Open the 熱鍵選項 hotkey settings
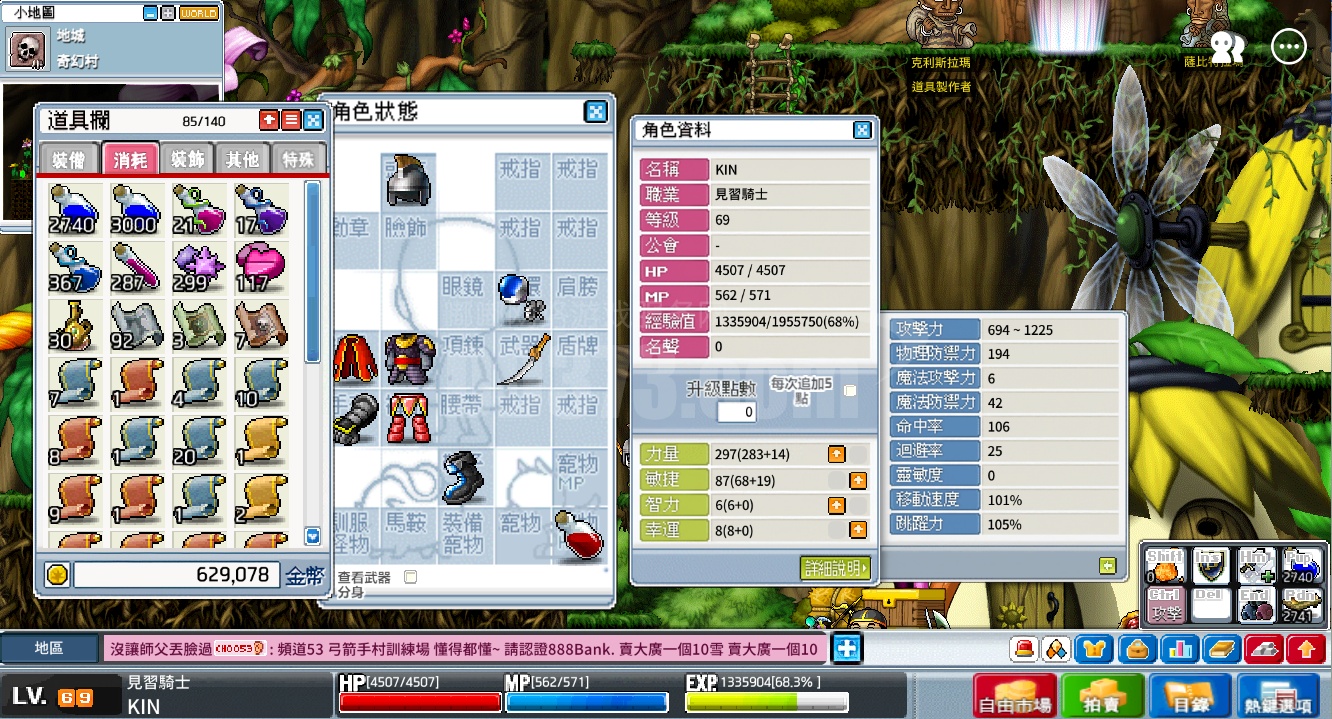Image resolution: width=1332 pixels, height=719 pixels. (1278, 695)
